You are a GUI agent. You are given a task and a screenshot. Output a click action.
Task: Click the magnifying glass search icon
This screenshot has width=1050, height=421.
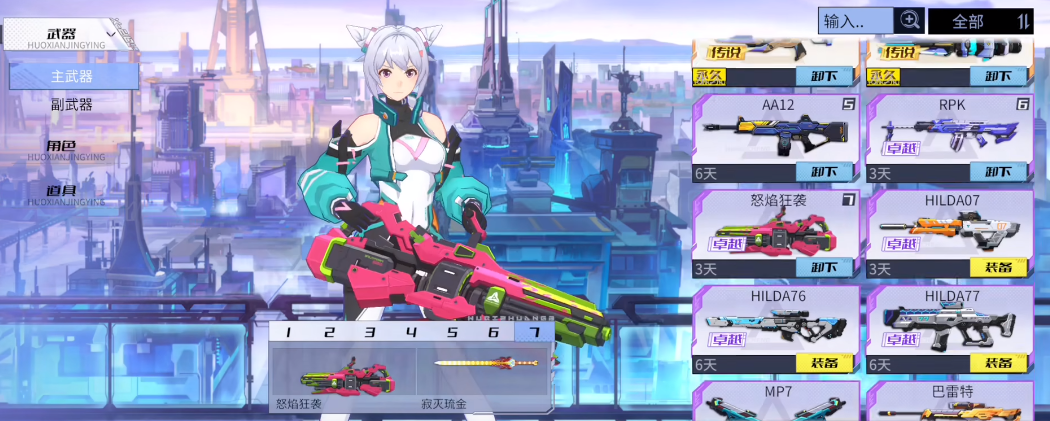click(909, 20)
